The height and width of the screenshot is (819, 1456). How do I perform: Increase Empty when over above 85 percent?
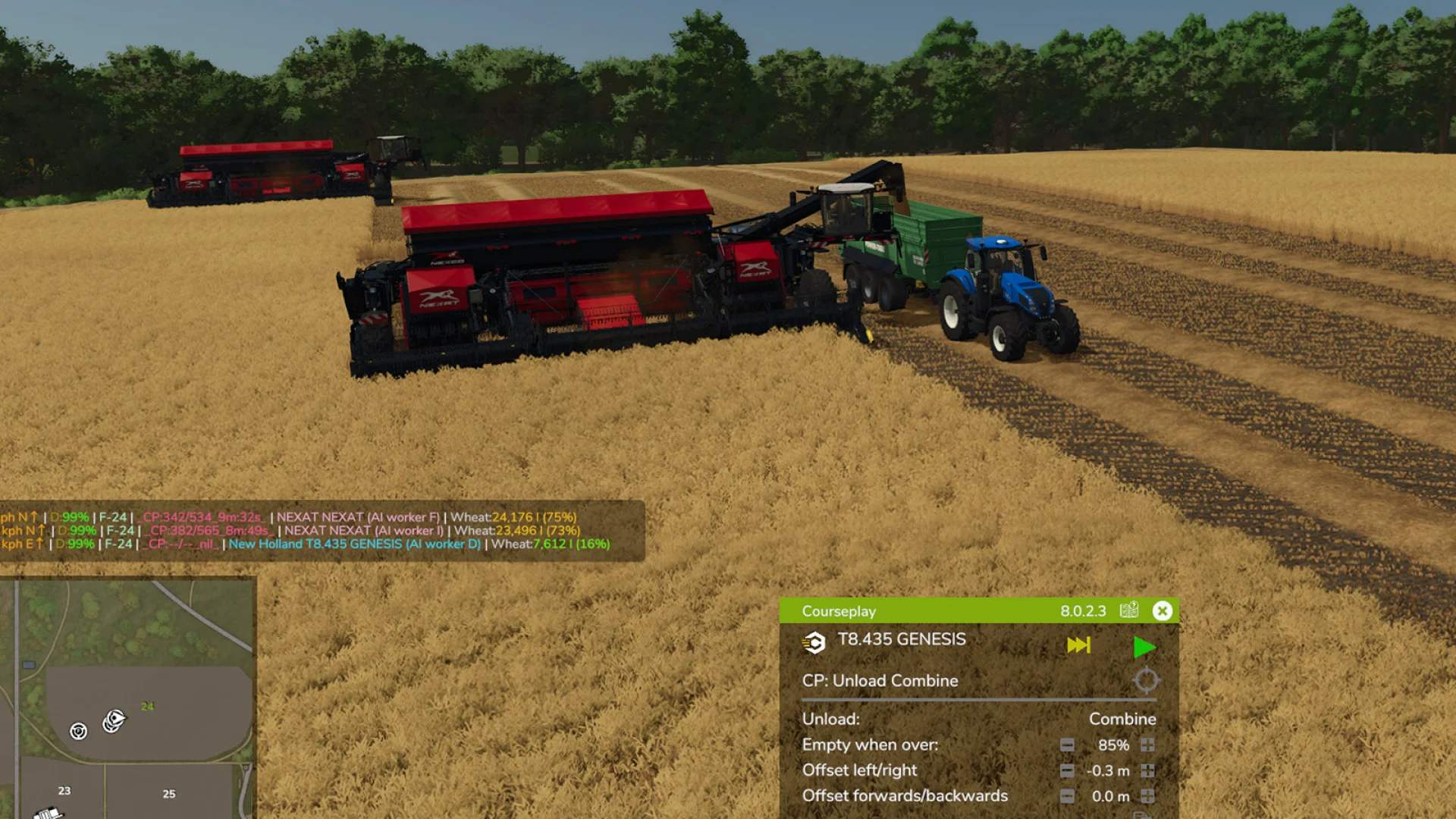[1148, 745]
